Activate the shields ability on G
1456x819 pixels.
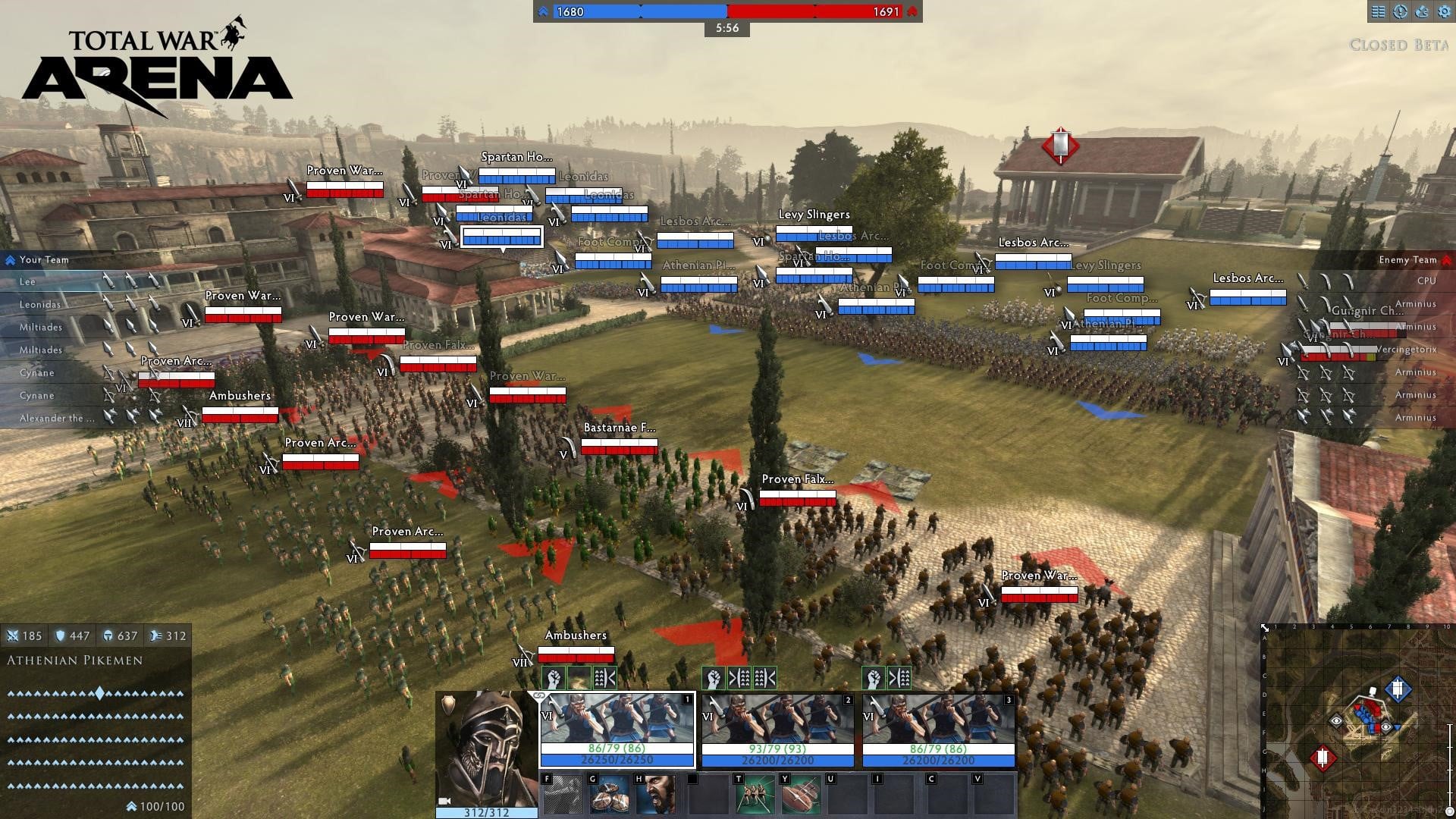coord(609,795)
